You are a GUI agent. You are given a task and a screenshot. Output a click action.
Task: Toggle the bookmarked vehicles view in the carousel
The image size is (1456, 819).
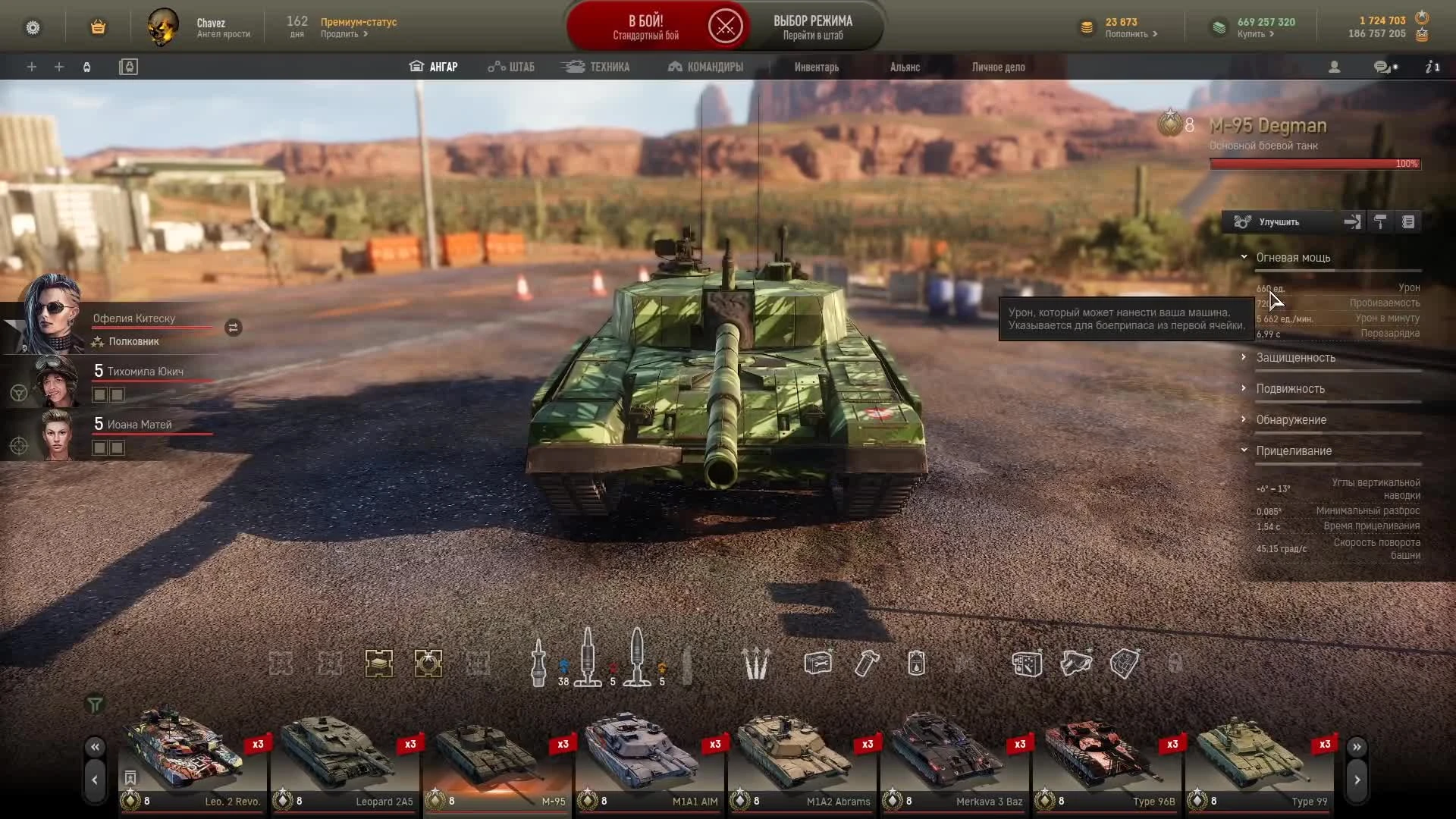pyautogui.click(x=129, y=778)
